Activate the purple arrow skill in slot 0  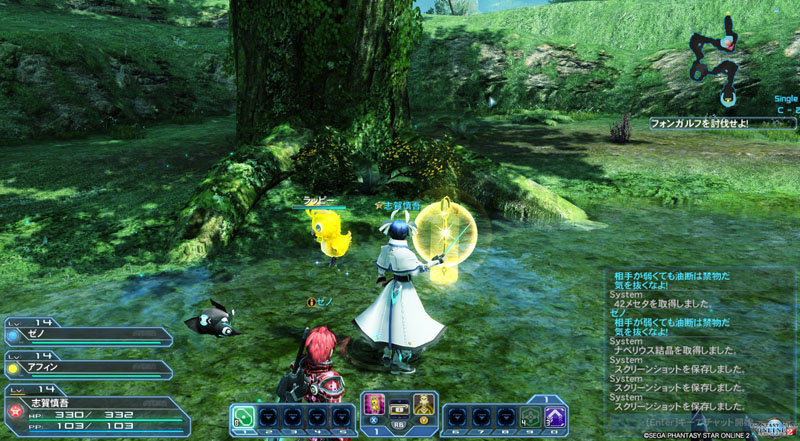pyautogui.click(x=555, y=417)
